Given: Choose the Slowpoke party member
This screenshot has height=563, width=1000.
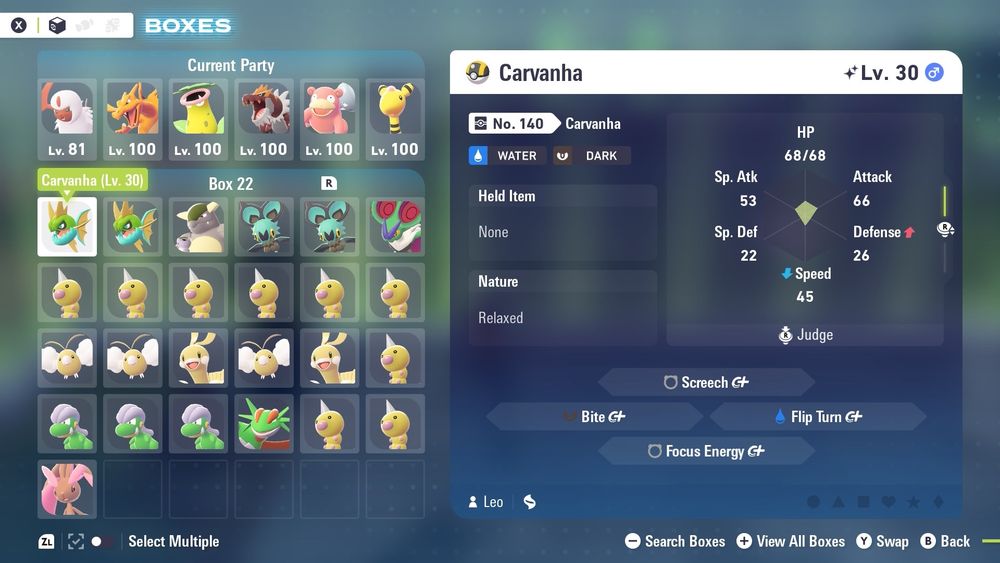Looking at the screenshot, I should point(331,120).
